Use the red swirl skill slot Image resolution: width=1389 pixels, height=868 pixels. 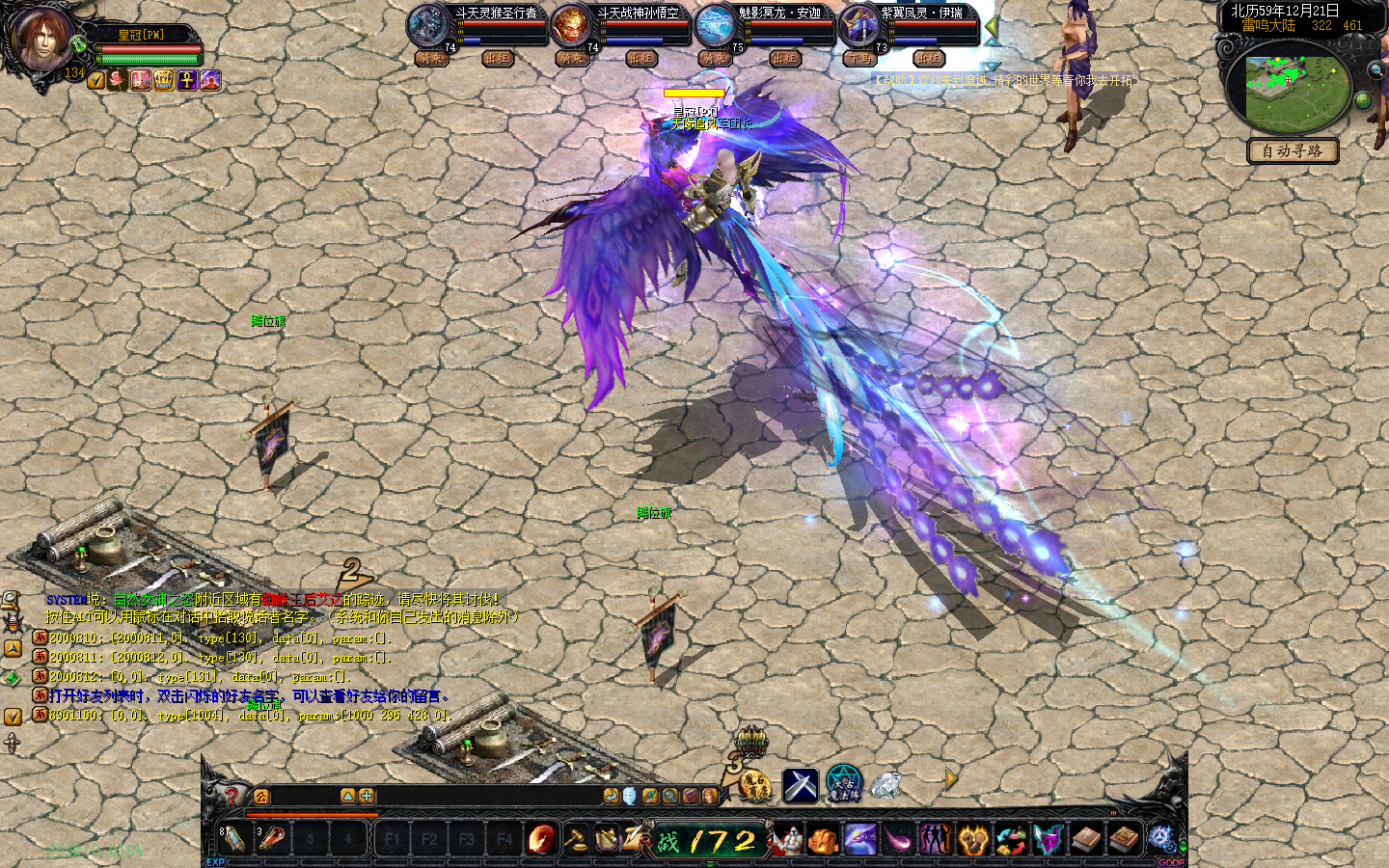click(x=541, y=839)
